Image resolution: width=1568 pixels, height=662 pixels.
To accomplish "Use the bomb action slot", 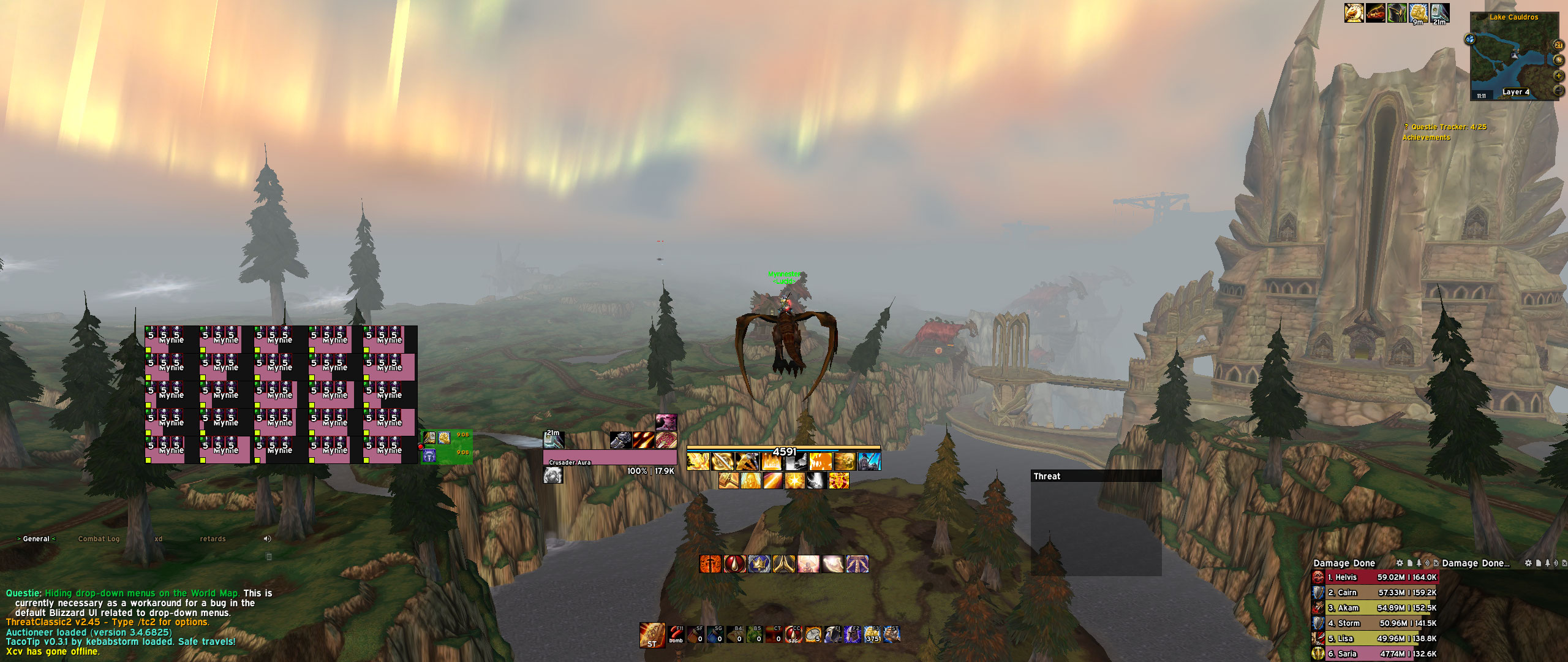I will 676,634.
